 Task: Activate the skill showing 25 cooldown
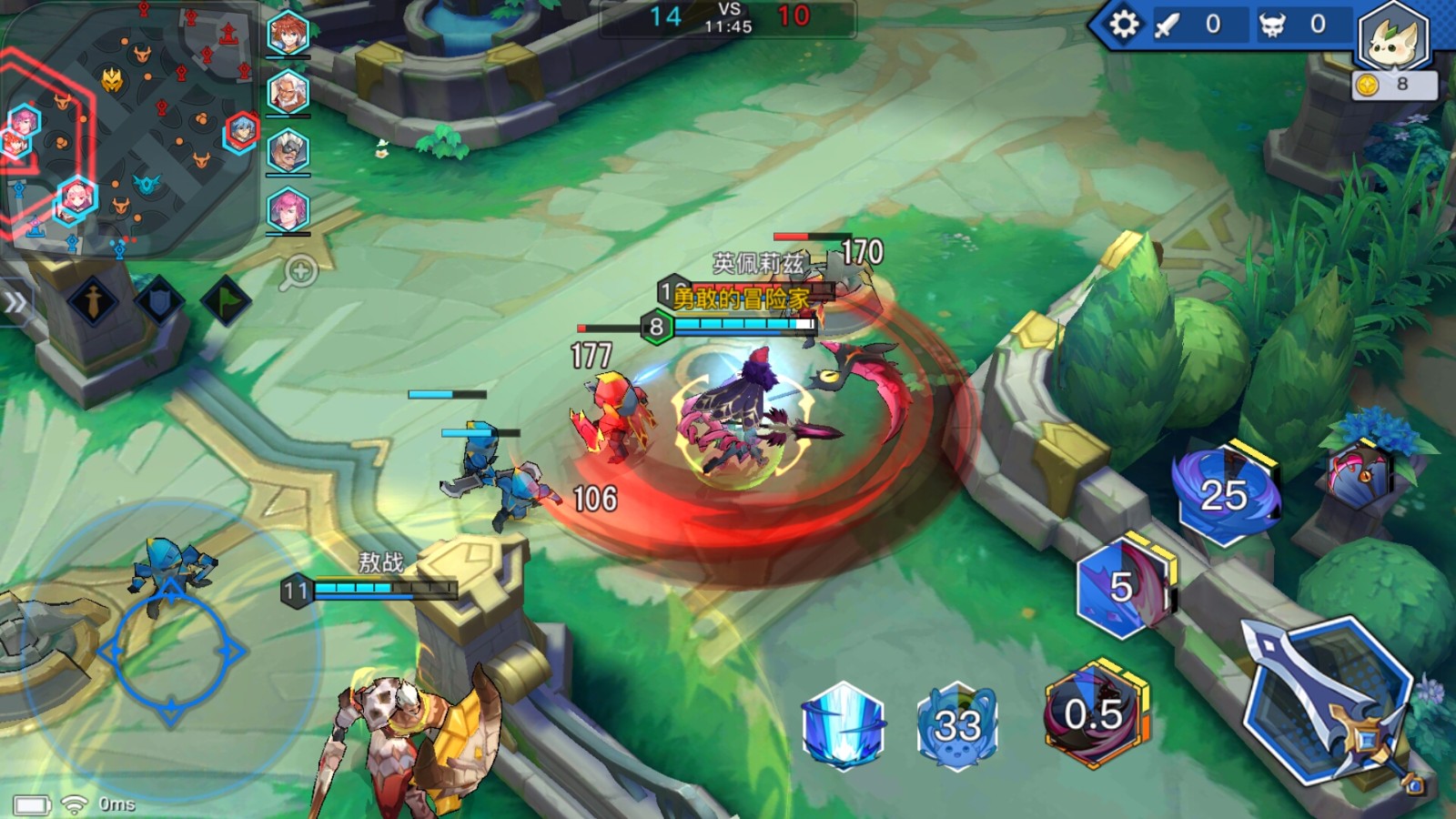pos(1224,496)
